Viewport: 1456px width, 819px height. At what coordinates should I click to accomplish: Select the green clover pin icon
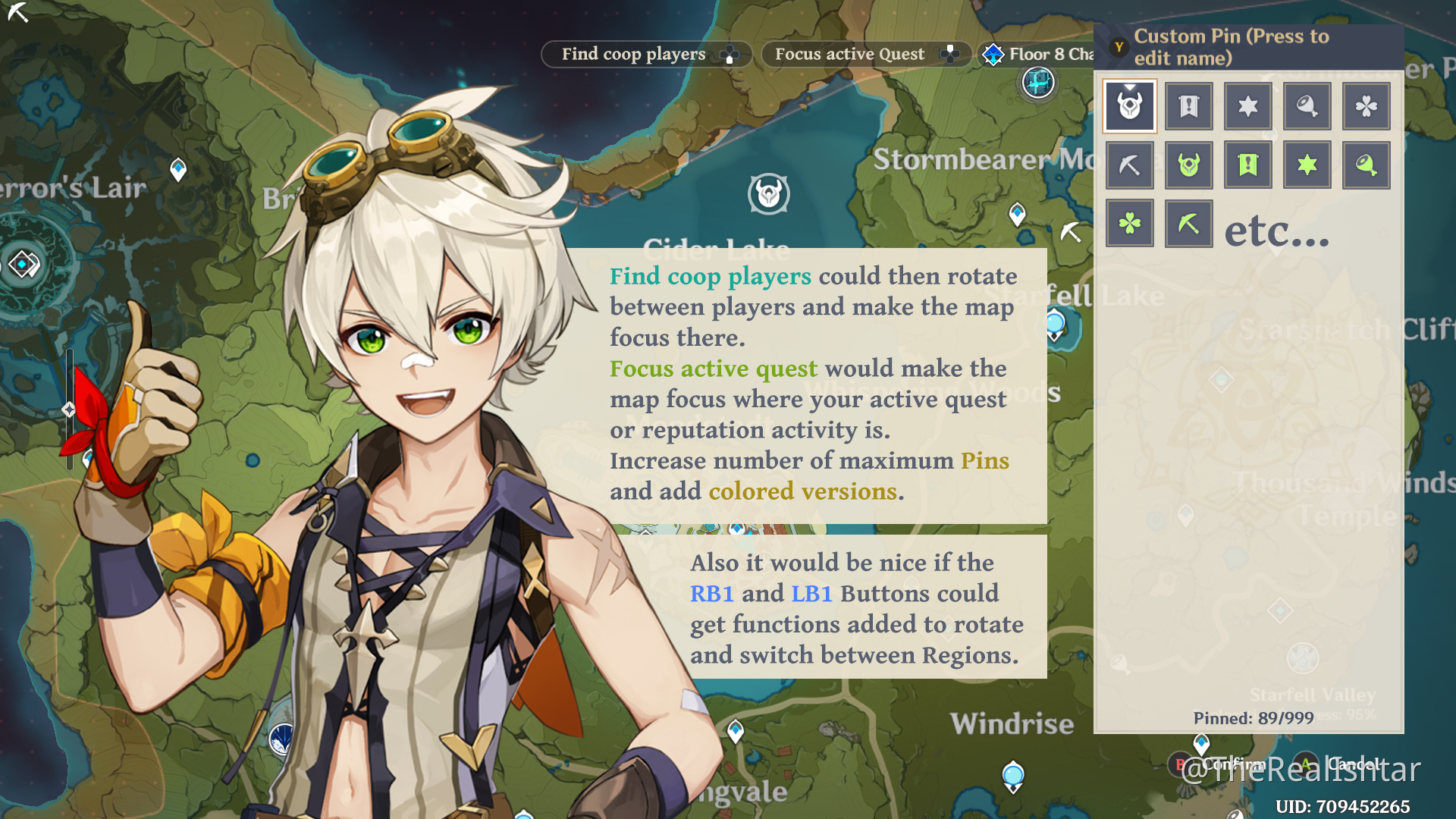pos(1130,222)
